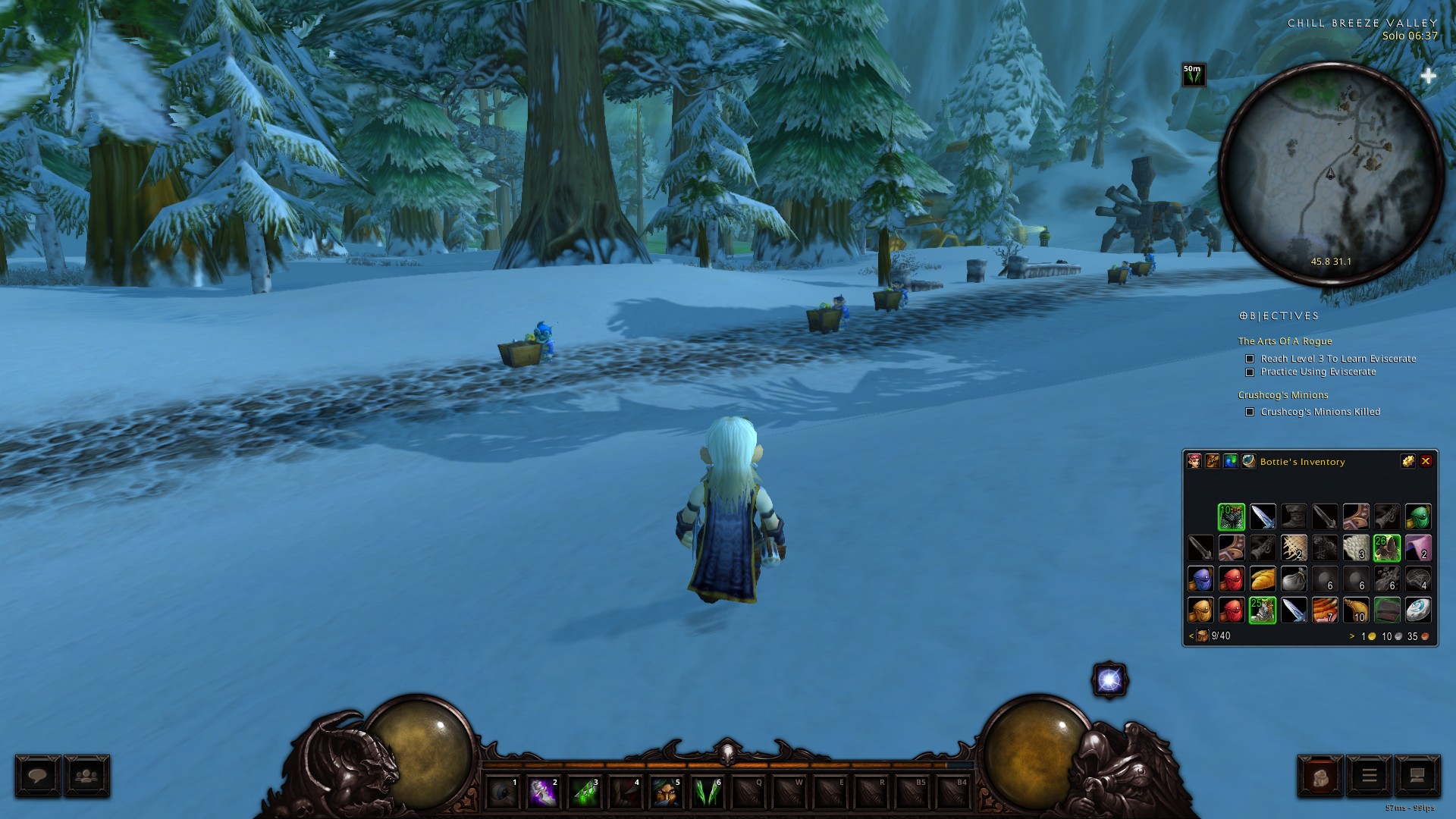
Task: Use the green blade ability in slot 3
Action: click(x=585, y=792)
